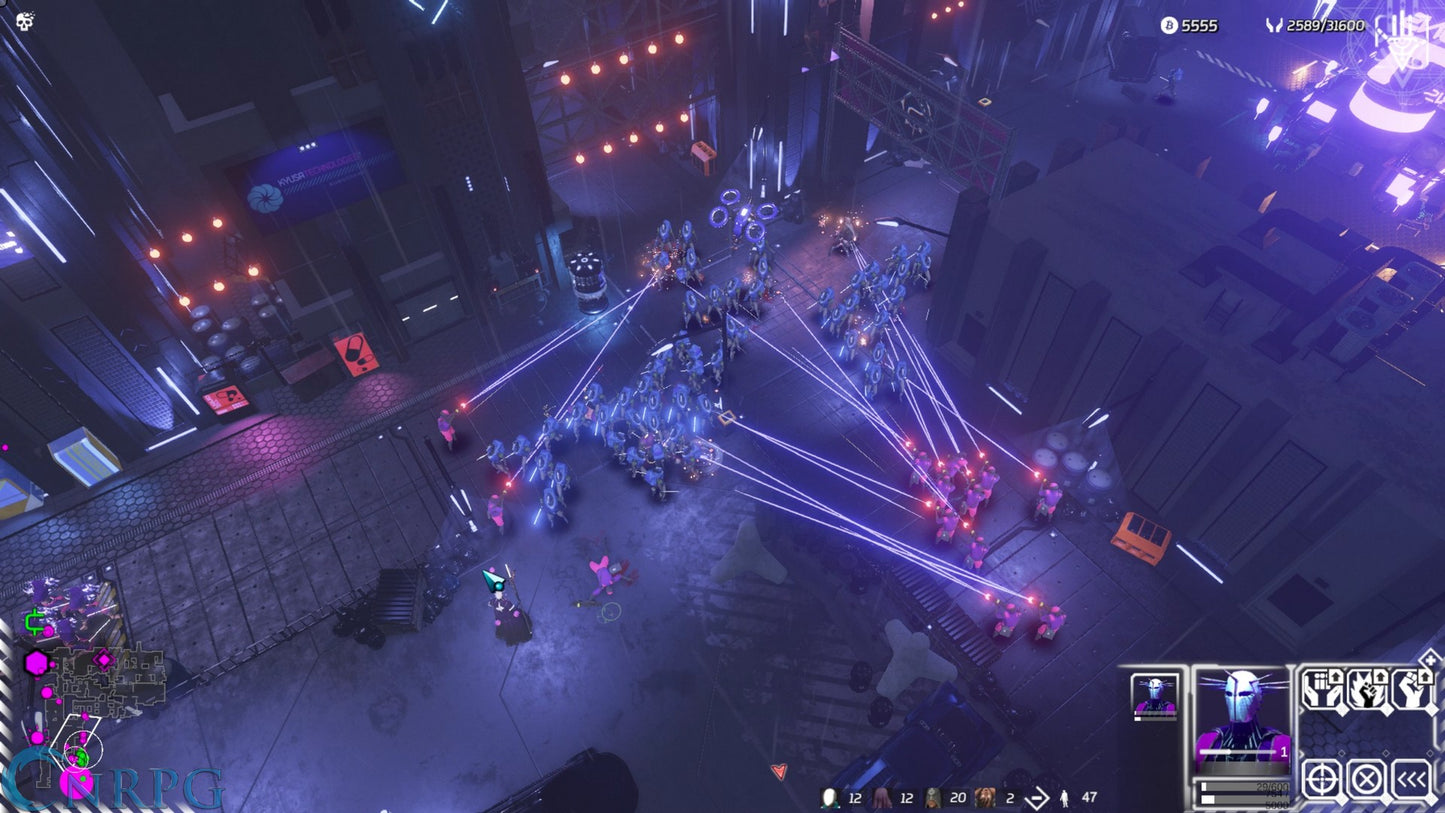Click the circled X cancel command icon
This screenshot has height=813, width=1445.
(x=1366, y=778)
